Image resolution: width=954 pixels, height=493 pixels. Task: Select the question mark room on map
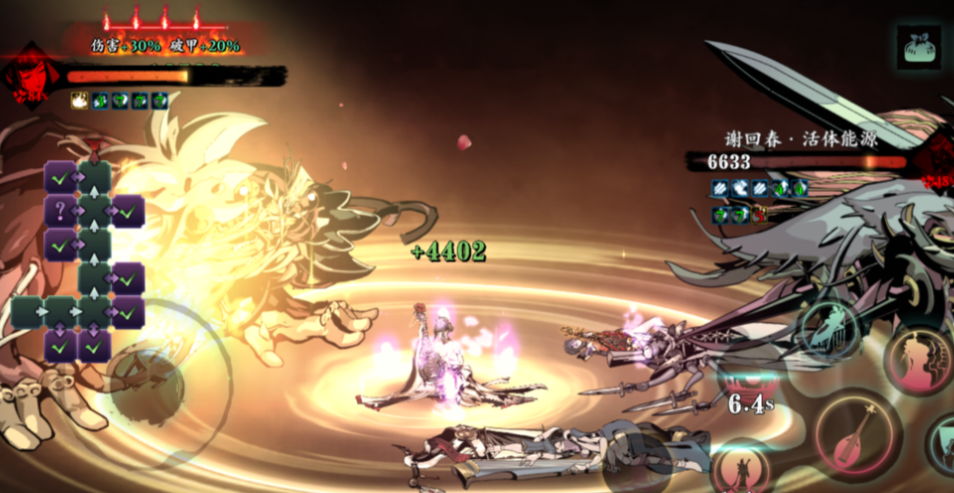[59, 210]
